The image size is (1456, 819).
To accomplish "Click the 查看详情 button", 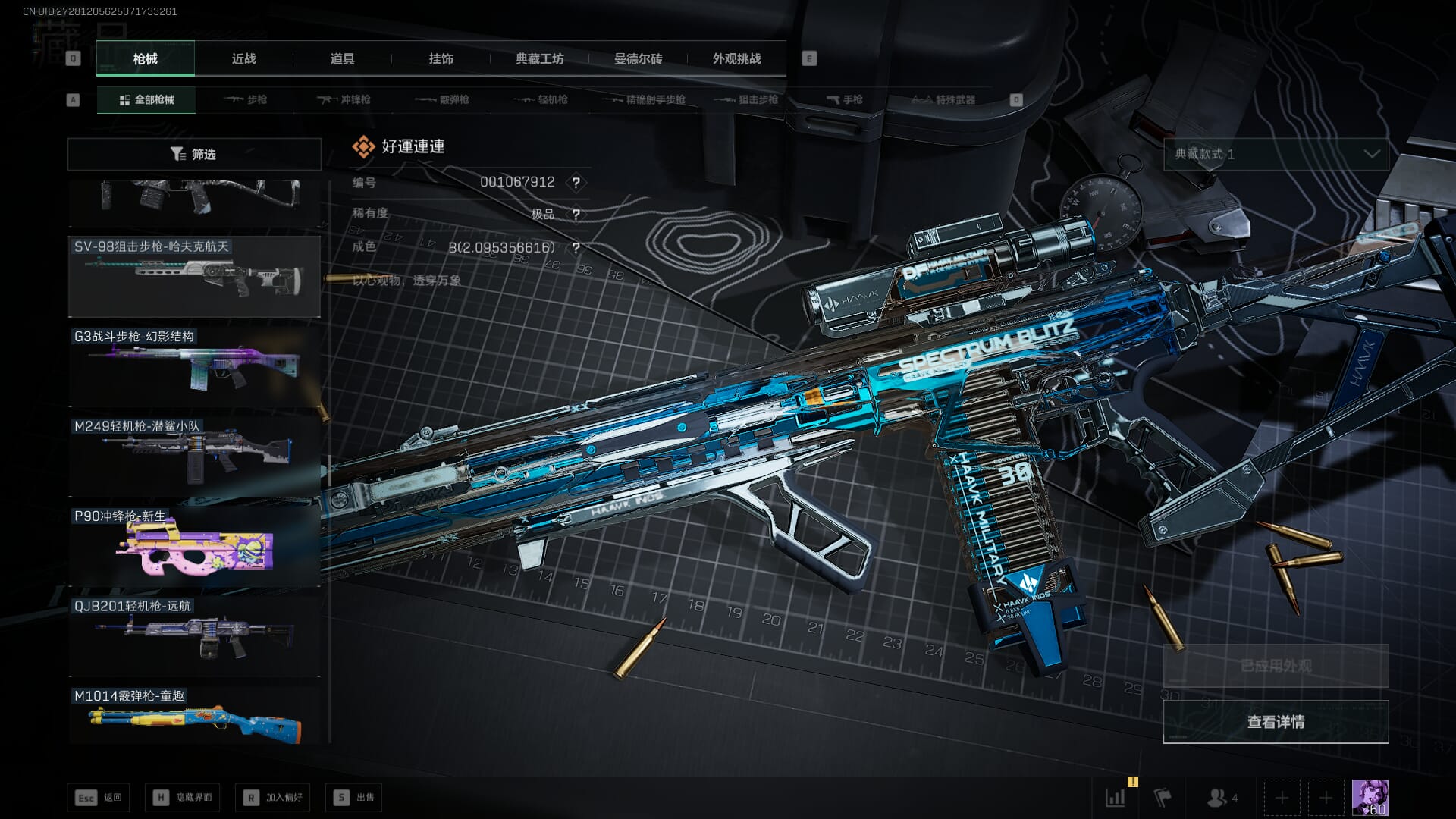I will coord(1276,722).
